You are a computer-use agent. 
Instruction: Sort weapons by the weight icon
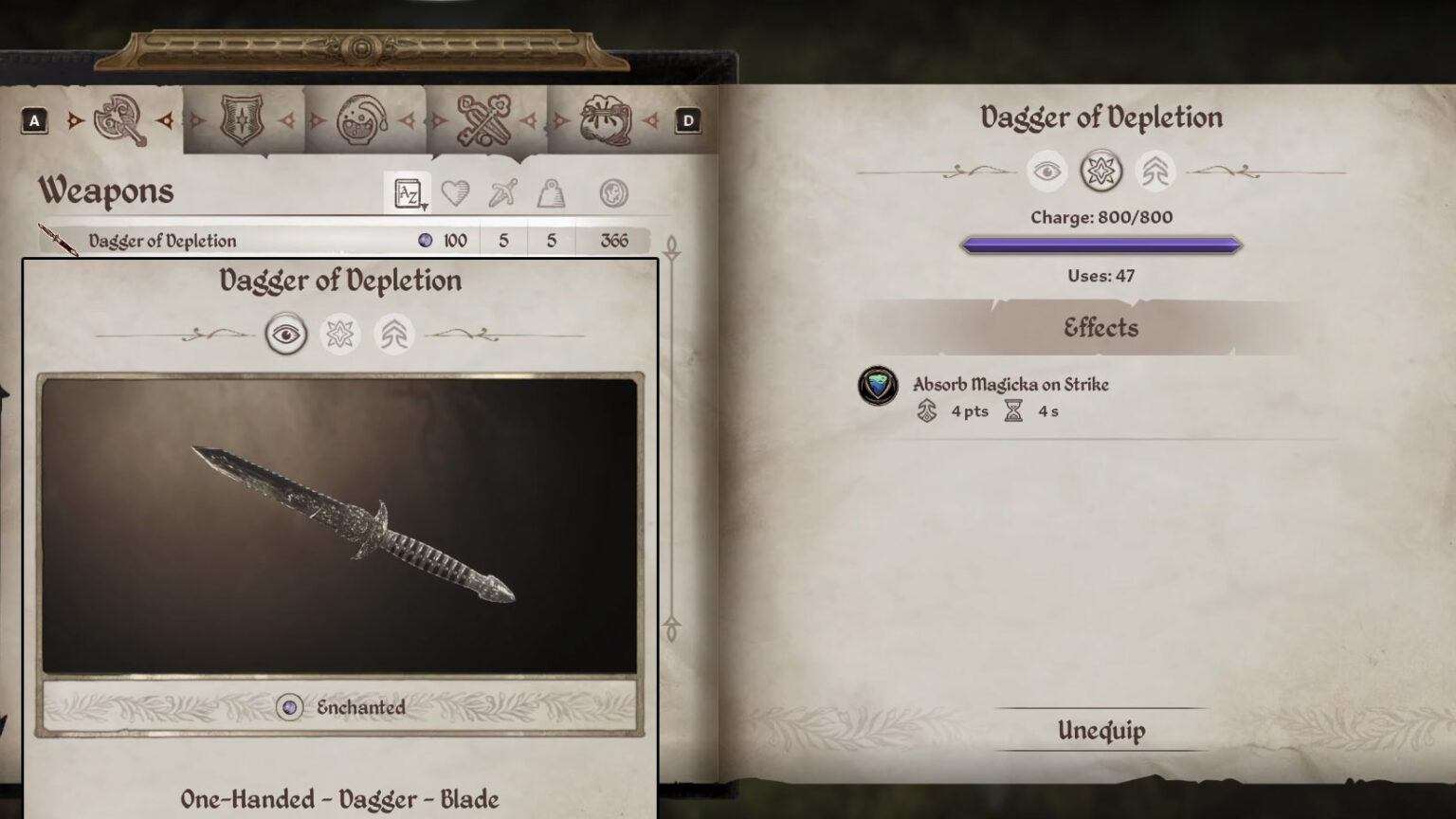(552, 191)
